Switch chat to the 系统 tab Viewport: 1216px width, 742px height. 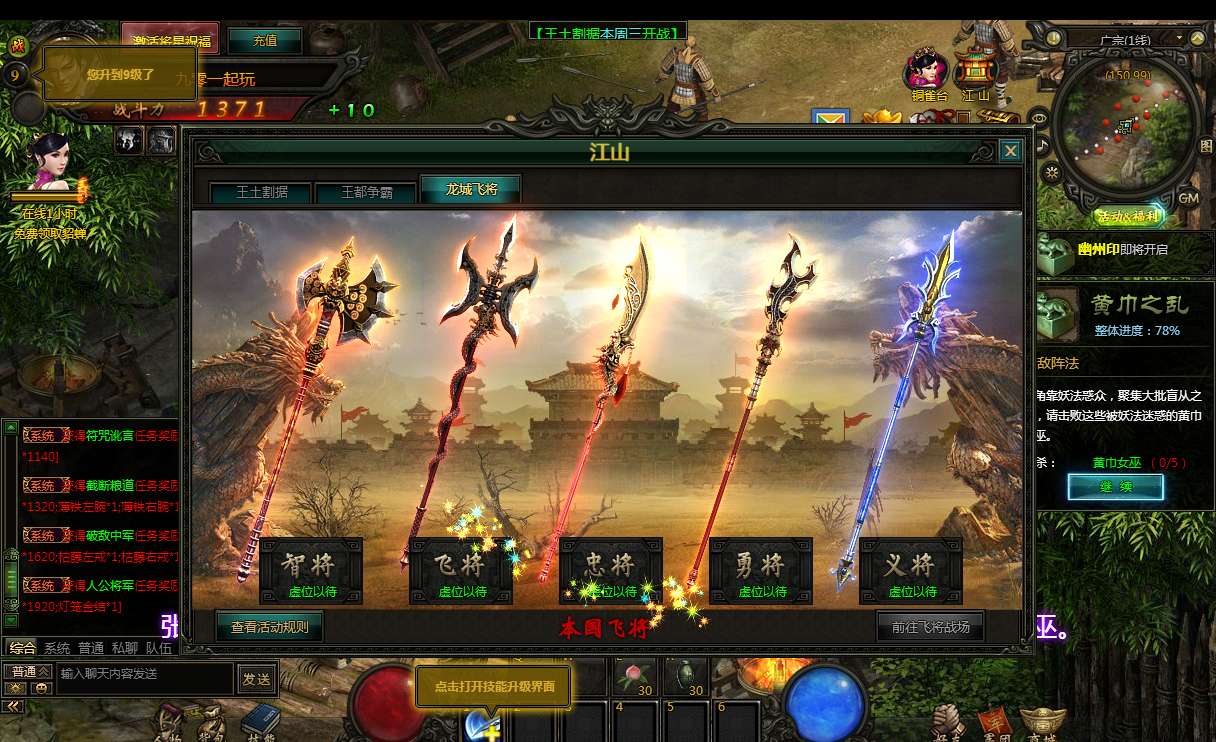[57, 648]
